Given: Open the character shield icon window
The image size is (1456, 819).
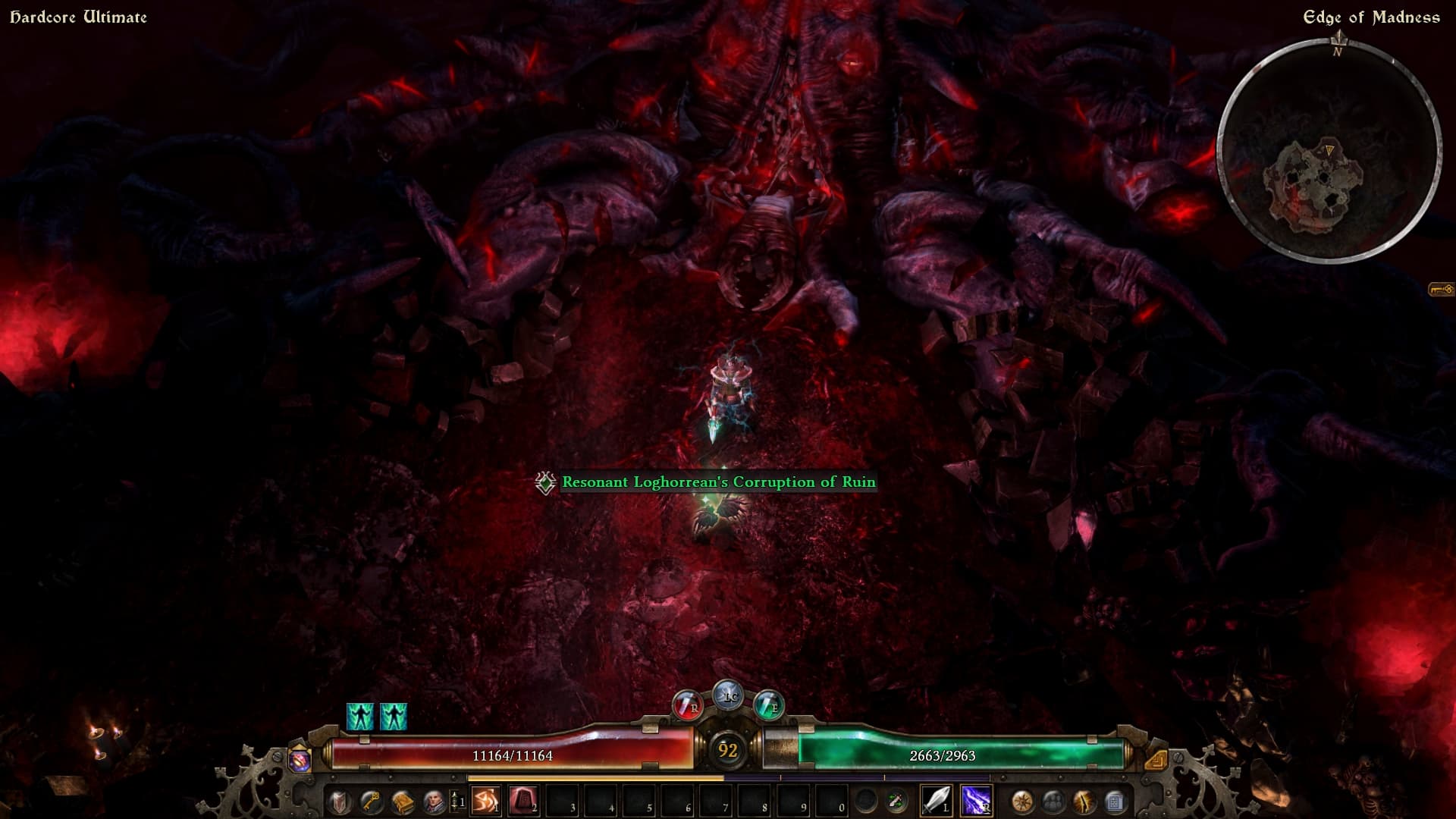Looking at the screenshot, I should (x=339, y=801).
